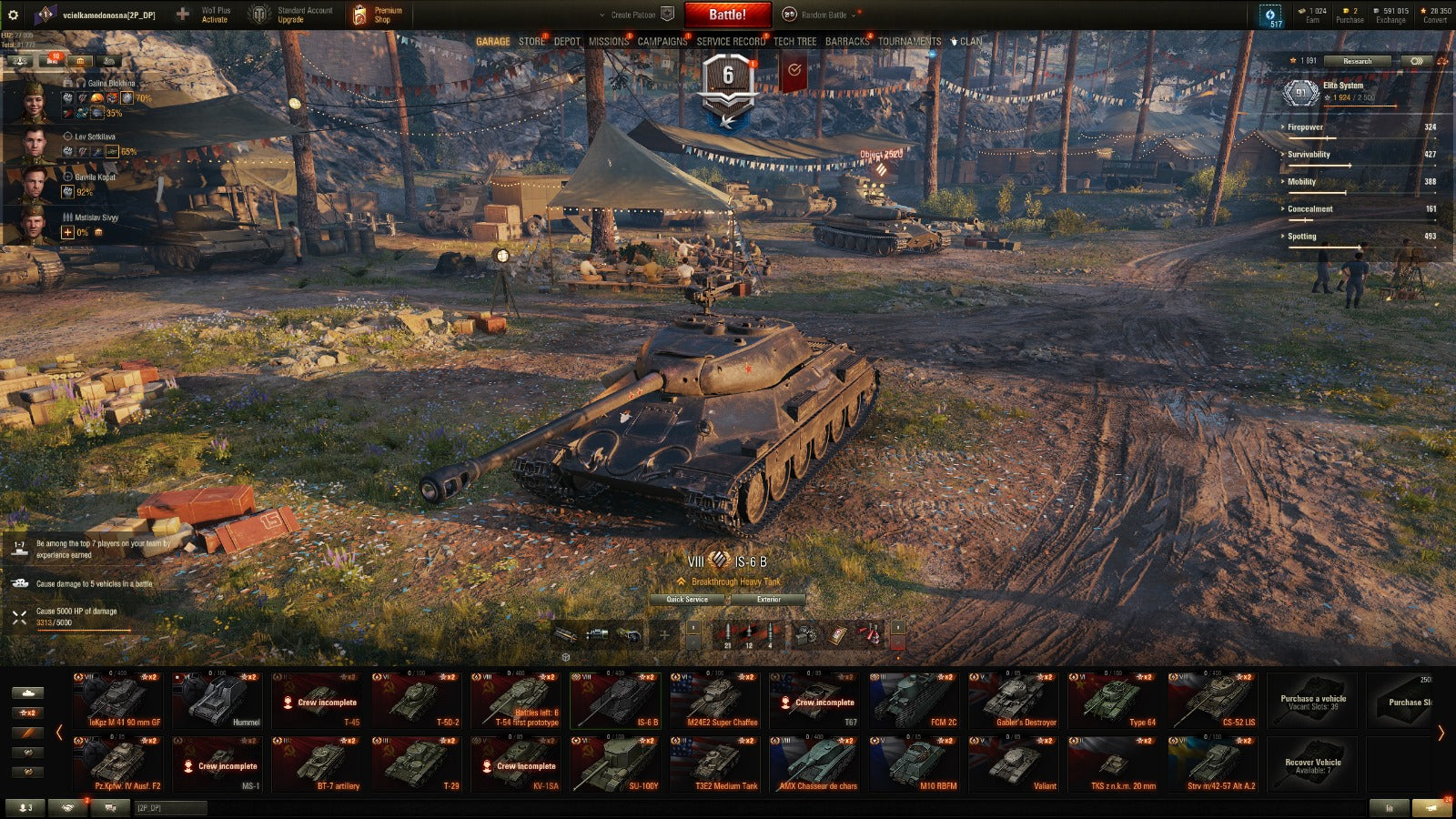Click the Recover Vehicle tile
Viewport: 1456px width, 819px height.
pos(1312,764)
